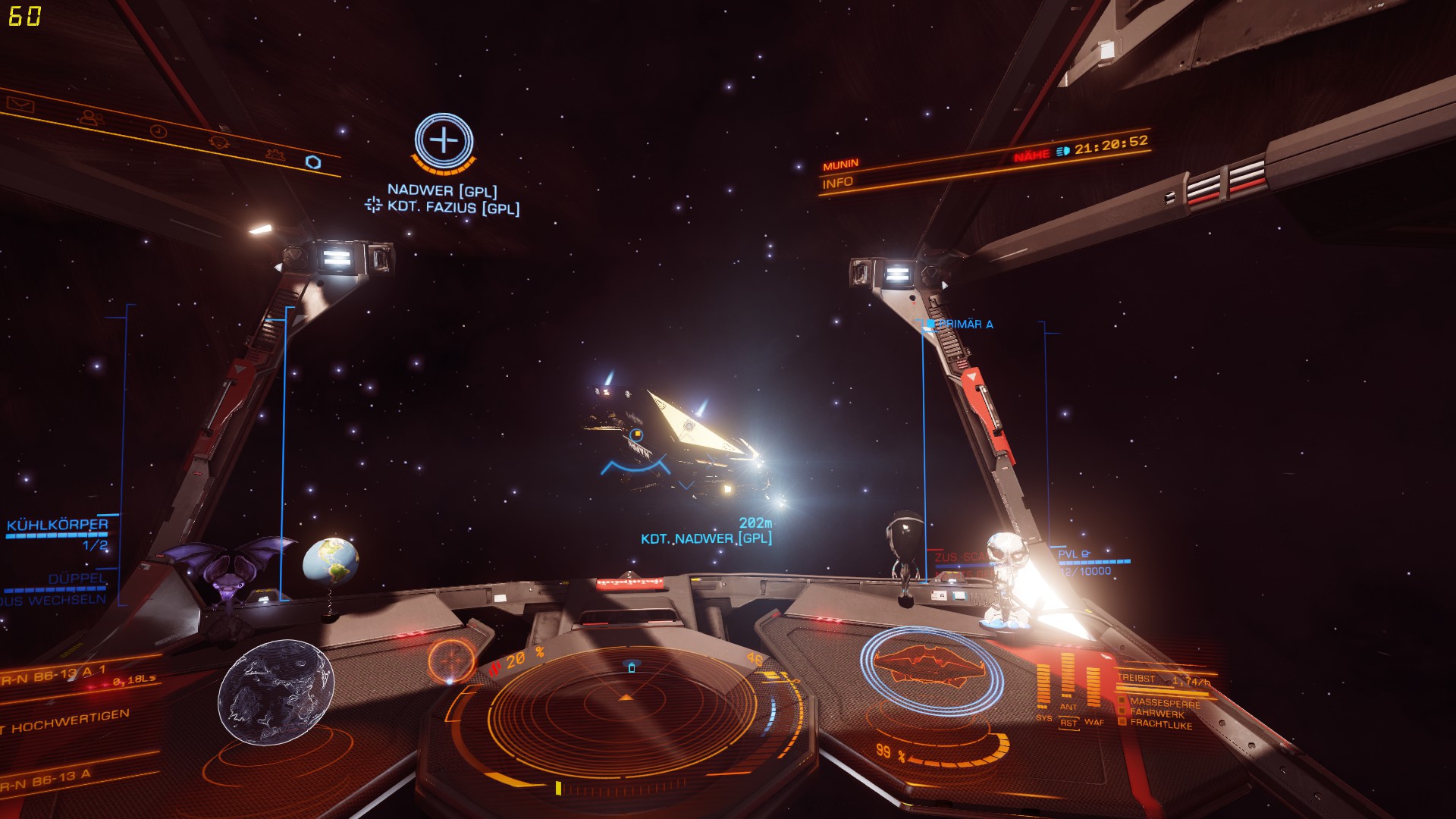Show the clock history tab
Viewport: 1456px width, 819px height.
click(x=158, y=130)
